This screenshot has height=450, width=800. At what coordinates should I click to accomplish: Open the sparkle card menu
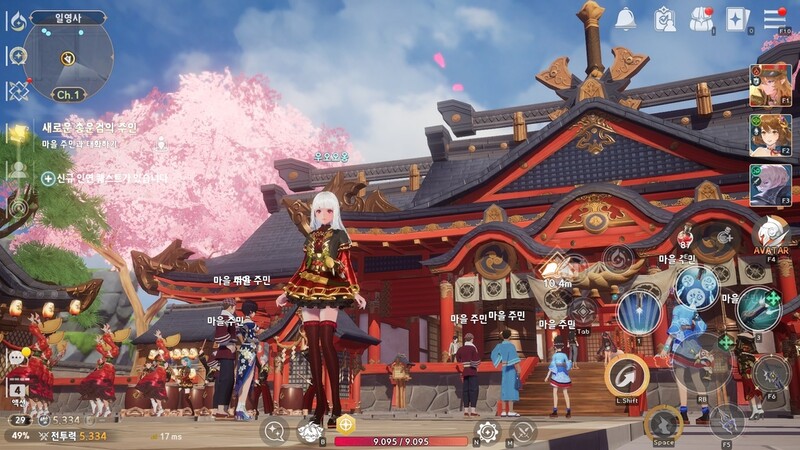point(737,18)
